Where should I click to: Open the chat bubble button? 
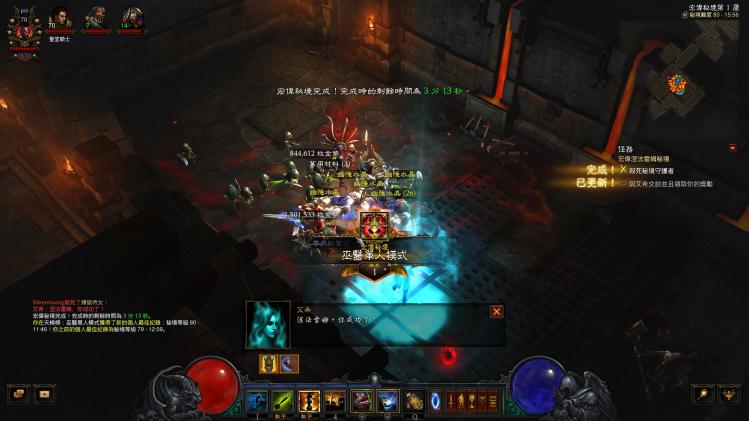pos(20,394)
